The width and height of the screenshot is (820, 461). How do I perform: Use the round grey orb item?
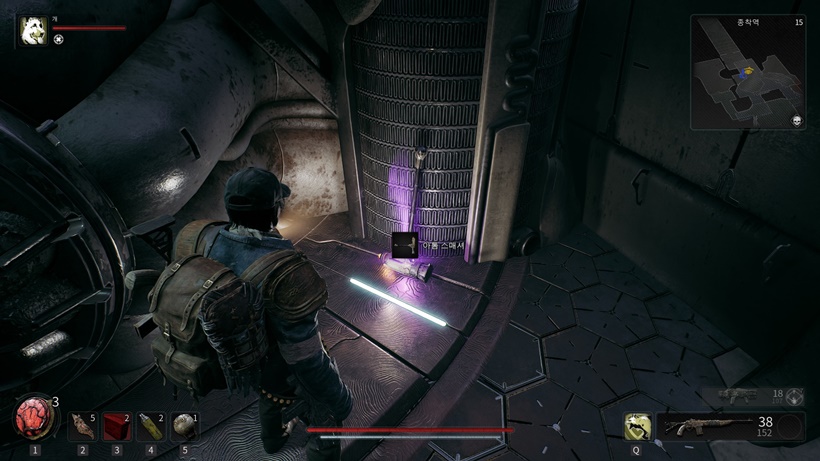coord(184,426)
